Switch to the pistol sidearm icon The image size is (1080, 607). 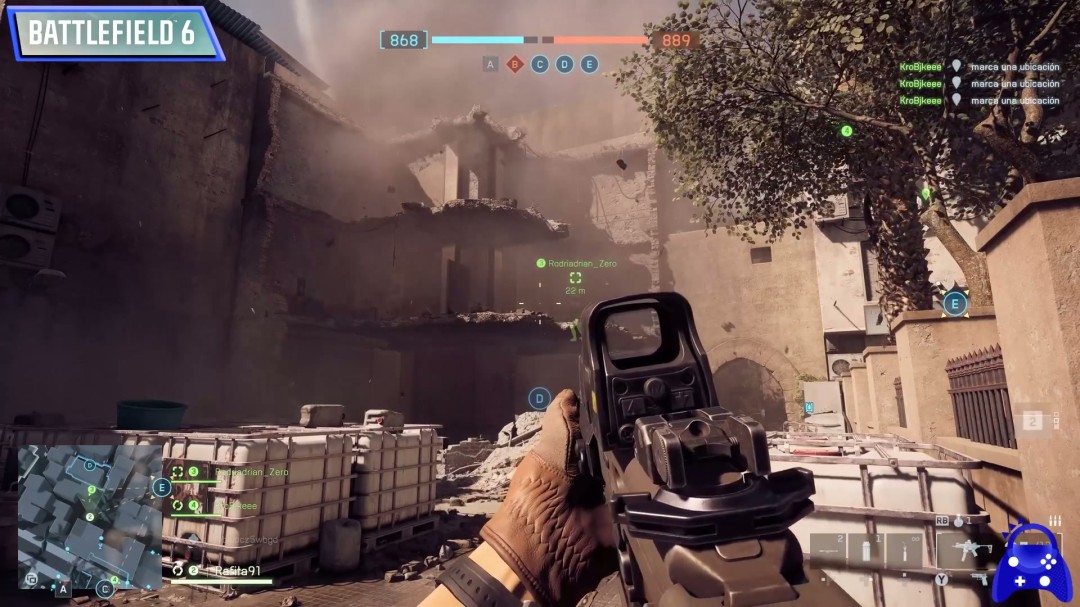point(980,579)
